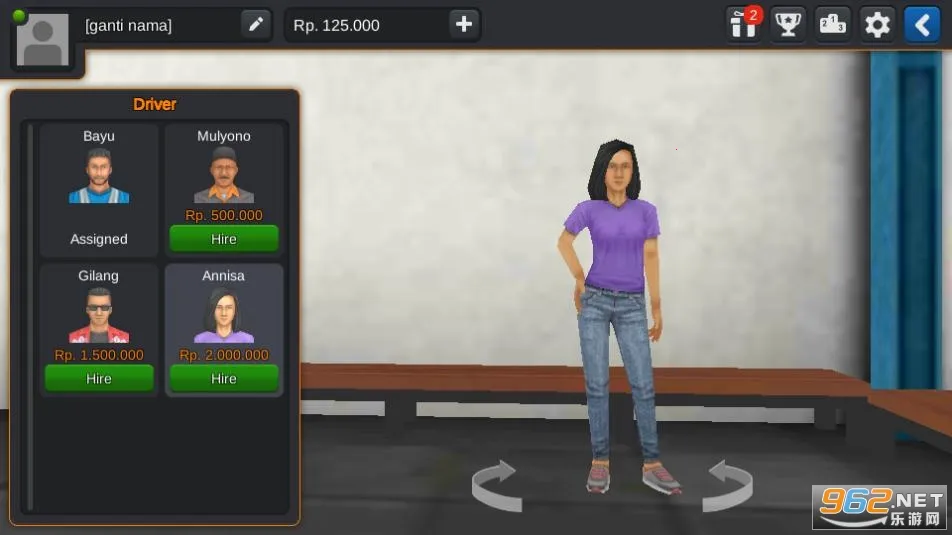Show the leaderboard podium

833,24
